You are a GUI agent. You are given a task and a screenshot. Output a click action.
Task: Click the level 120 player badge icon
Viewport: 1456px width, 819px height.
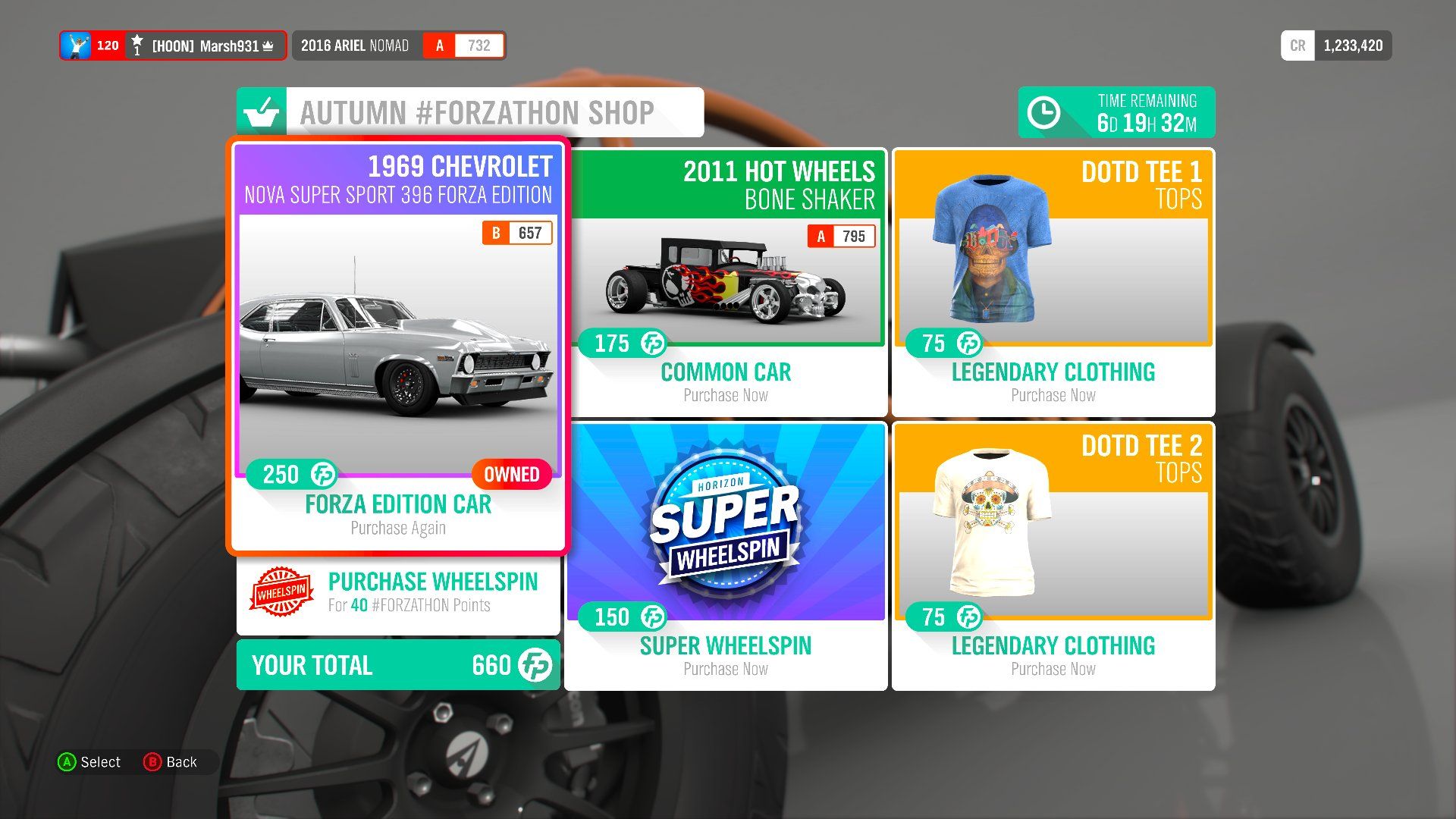pos(78,45)
